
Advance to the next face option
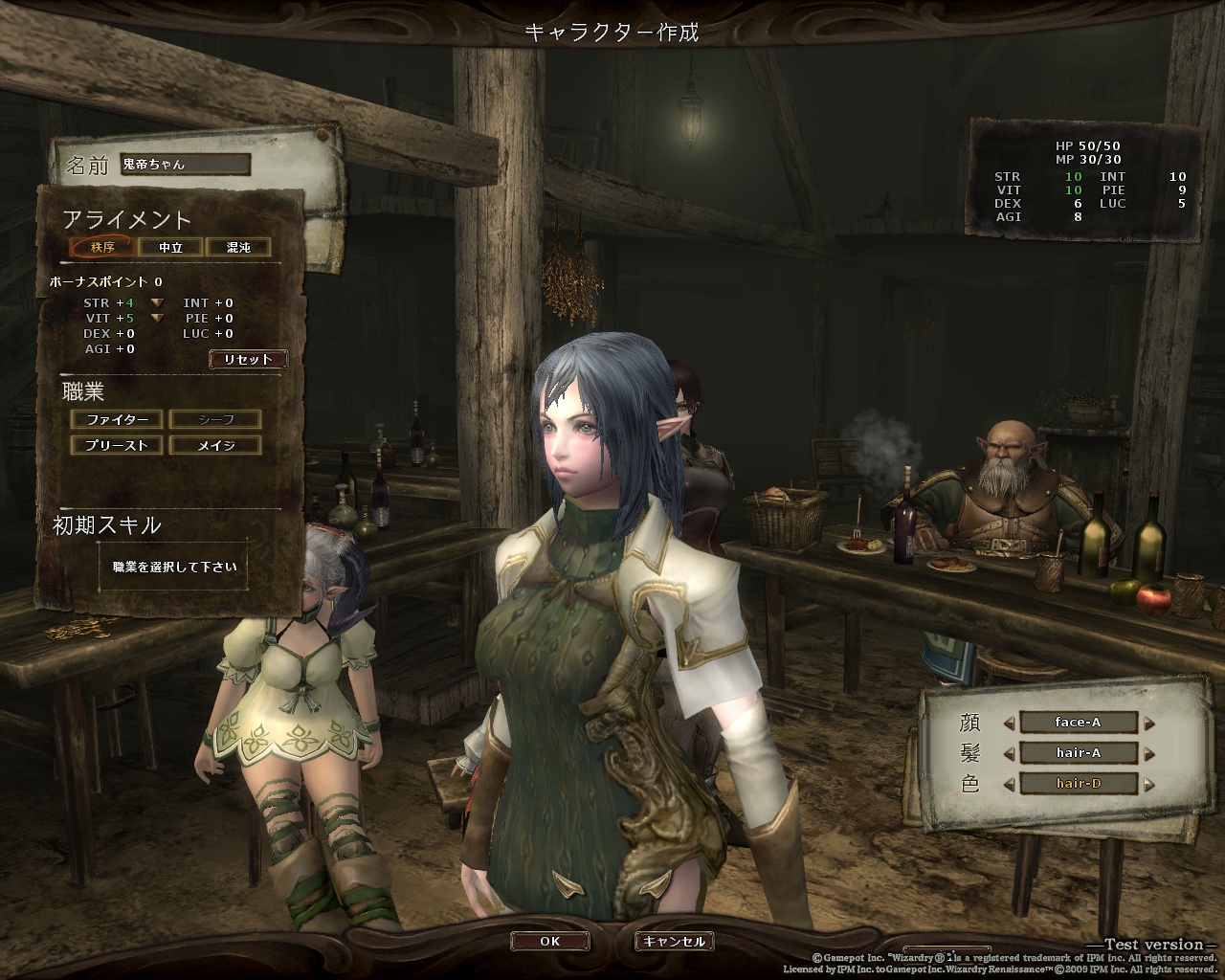(x=1149, y=724)
